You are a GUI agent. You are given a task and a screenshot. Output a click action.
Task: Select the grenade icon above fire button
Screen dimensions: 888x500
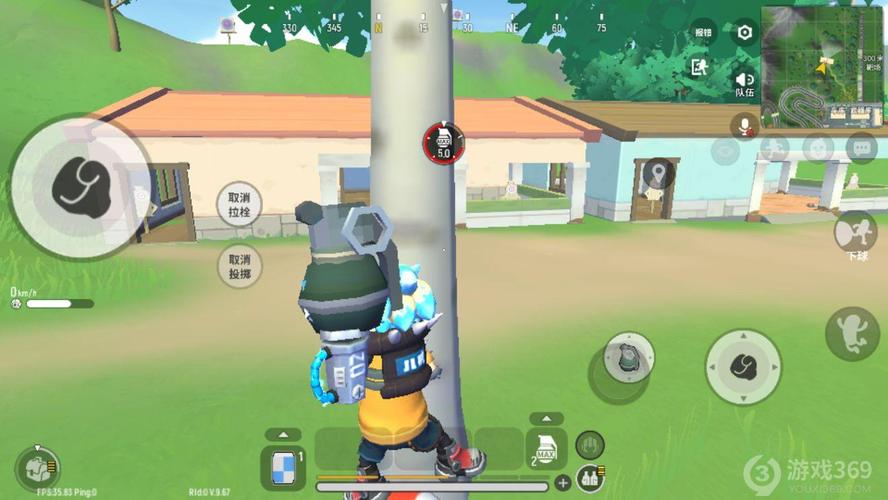click(x=629, y=357)
